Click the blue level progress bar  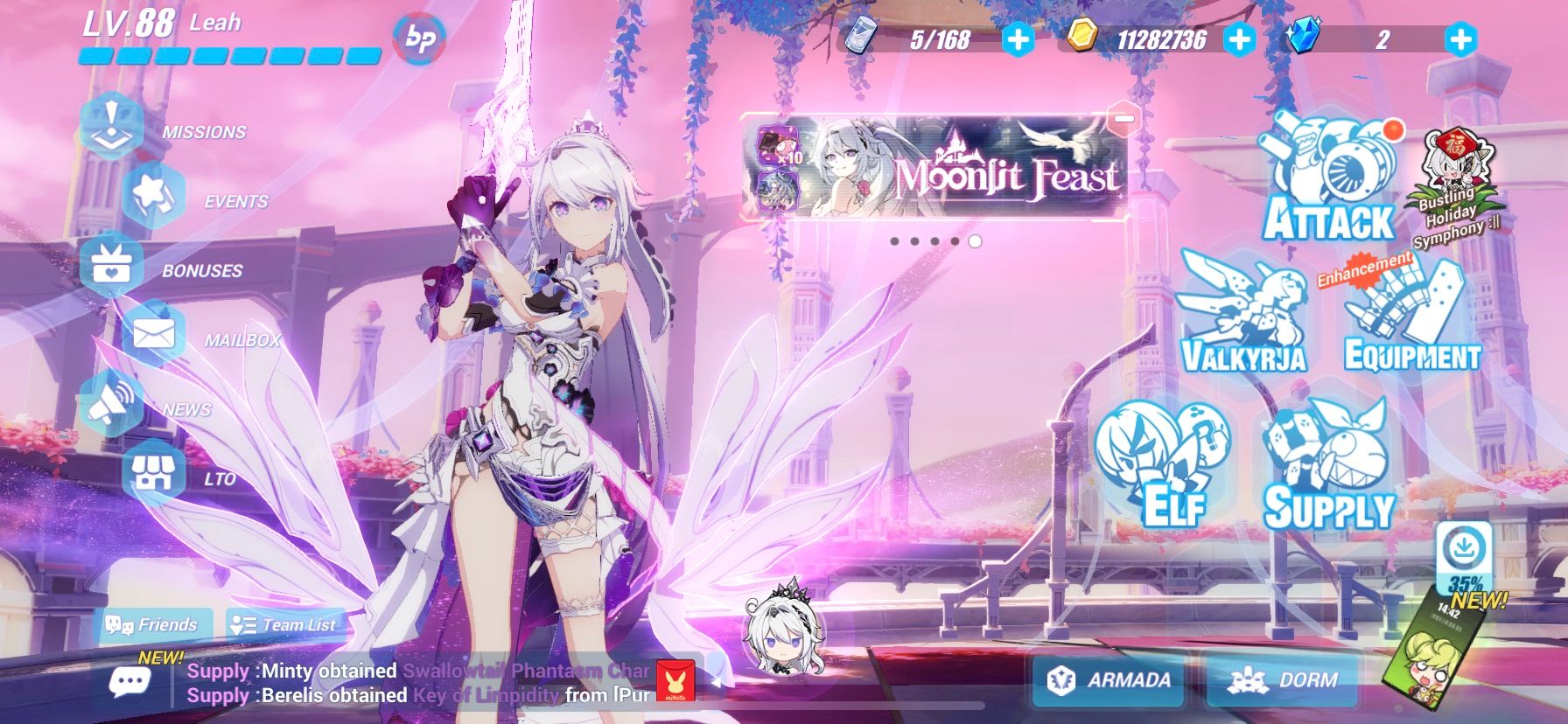tap(227, 54)
